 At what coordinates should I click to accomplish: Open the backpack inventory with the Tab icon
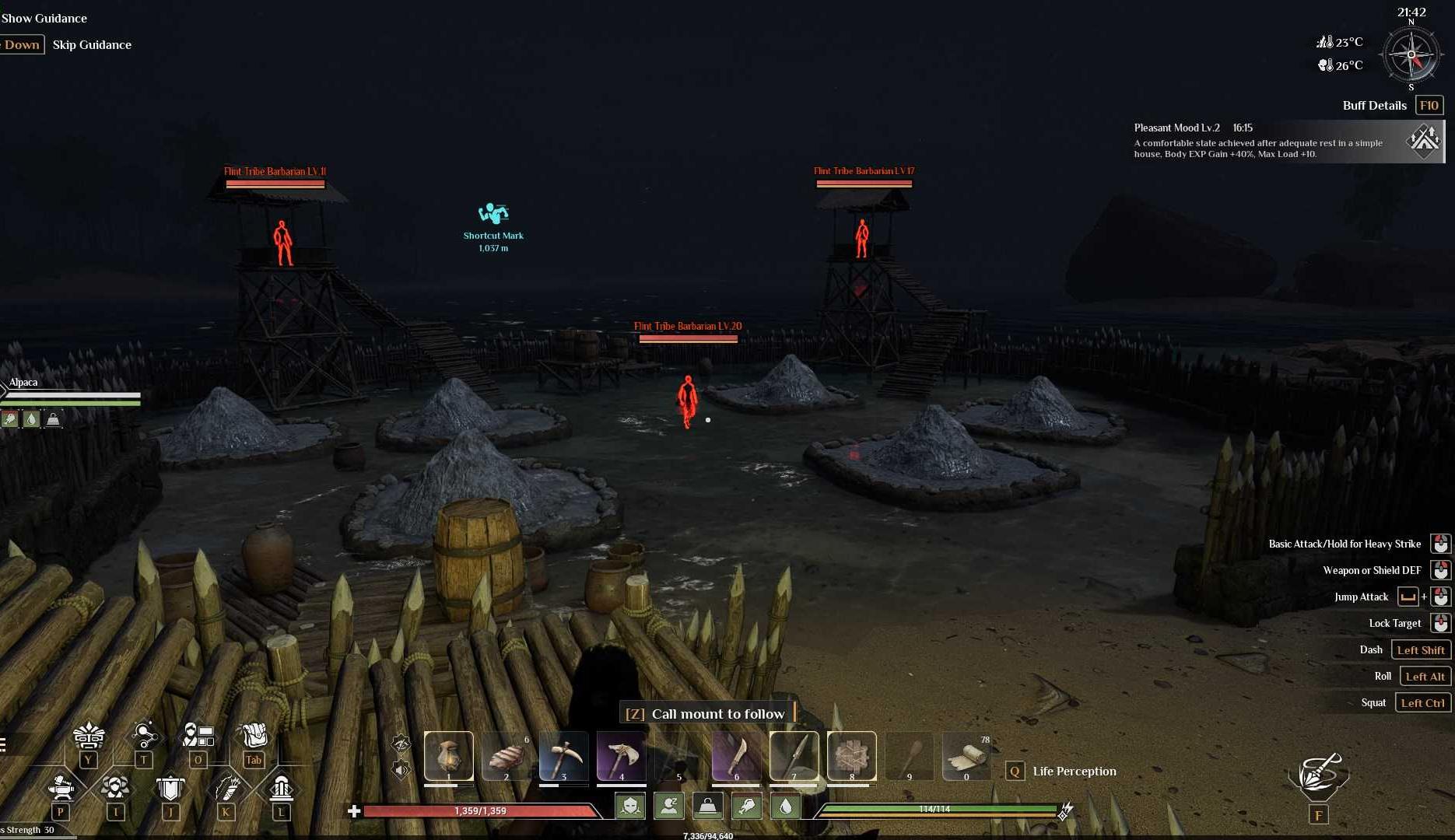(253, 735)
